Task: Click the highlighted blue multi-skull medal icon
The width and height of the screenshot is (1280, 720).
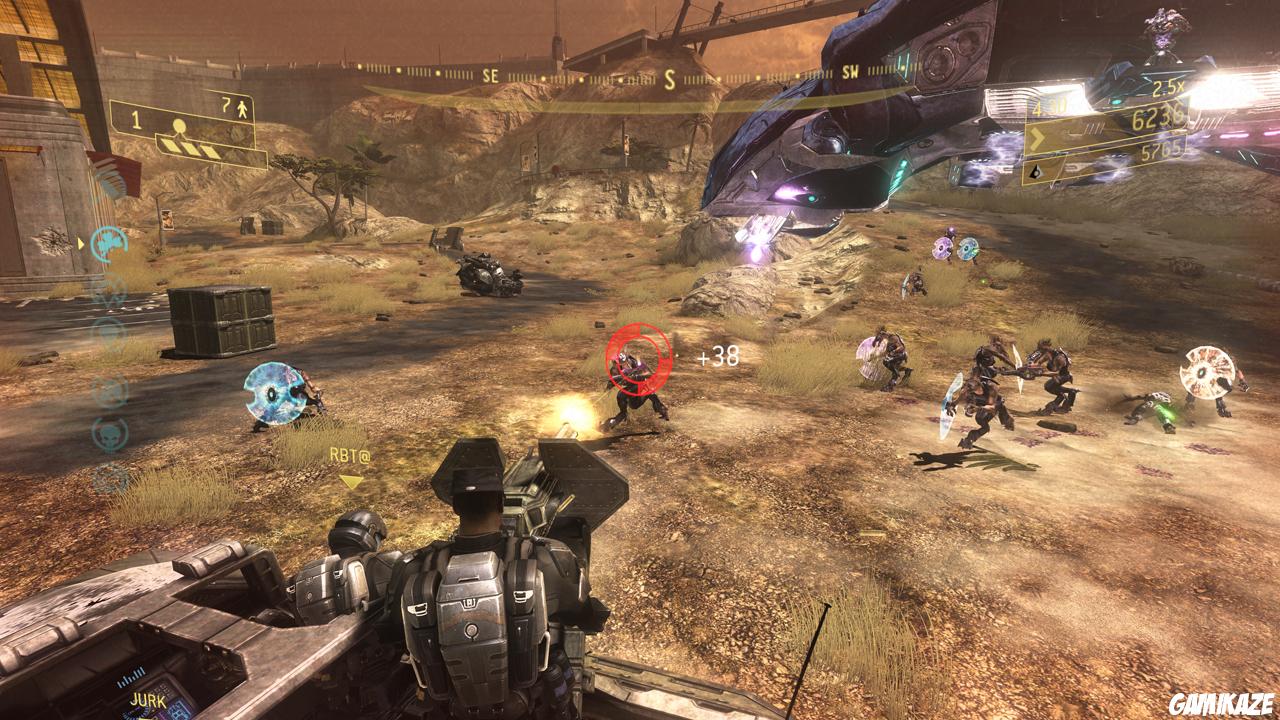Action: [x=106, y=246]
